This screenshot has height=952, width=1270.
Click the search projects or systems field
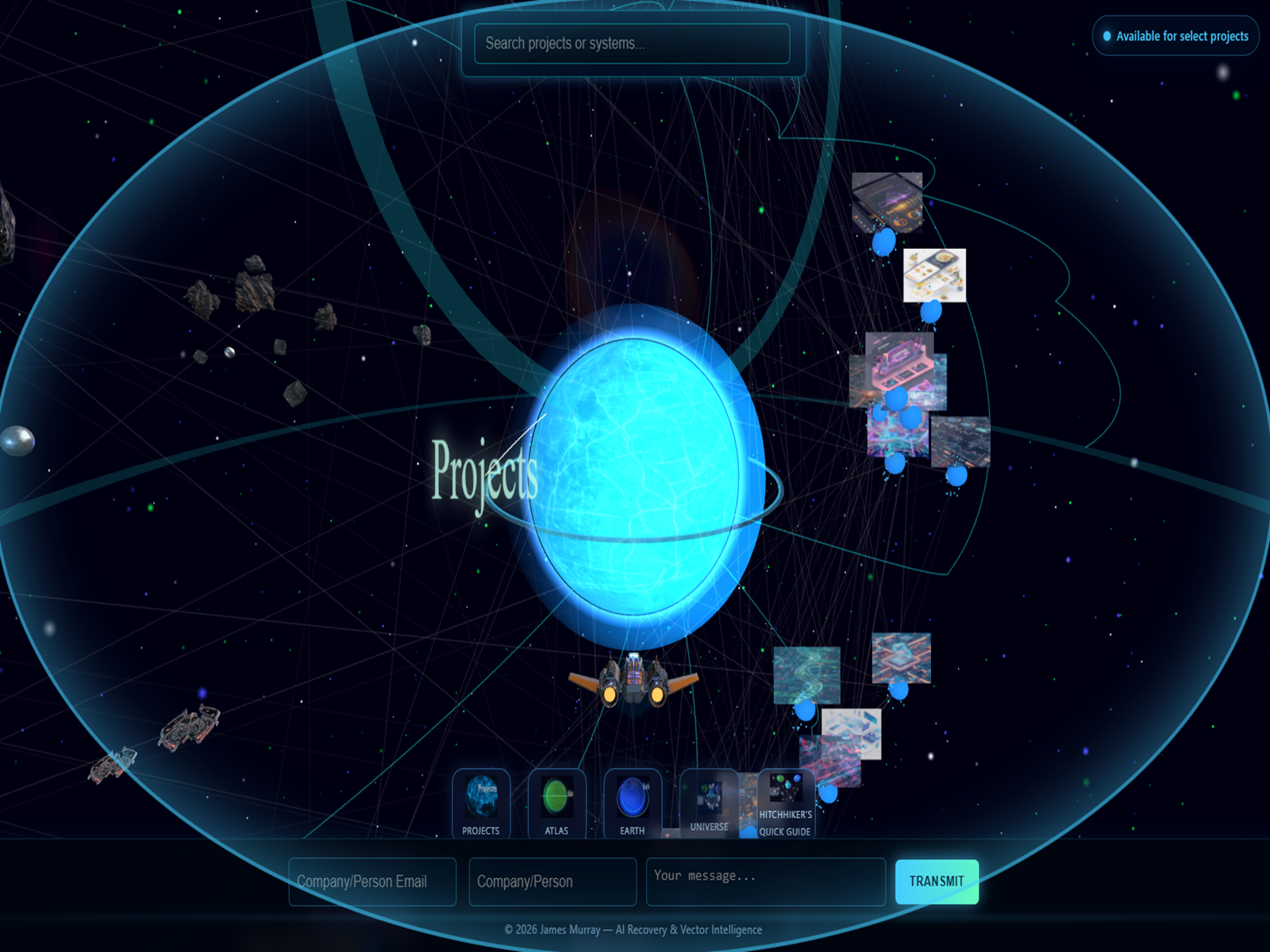[631, 44]
